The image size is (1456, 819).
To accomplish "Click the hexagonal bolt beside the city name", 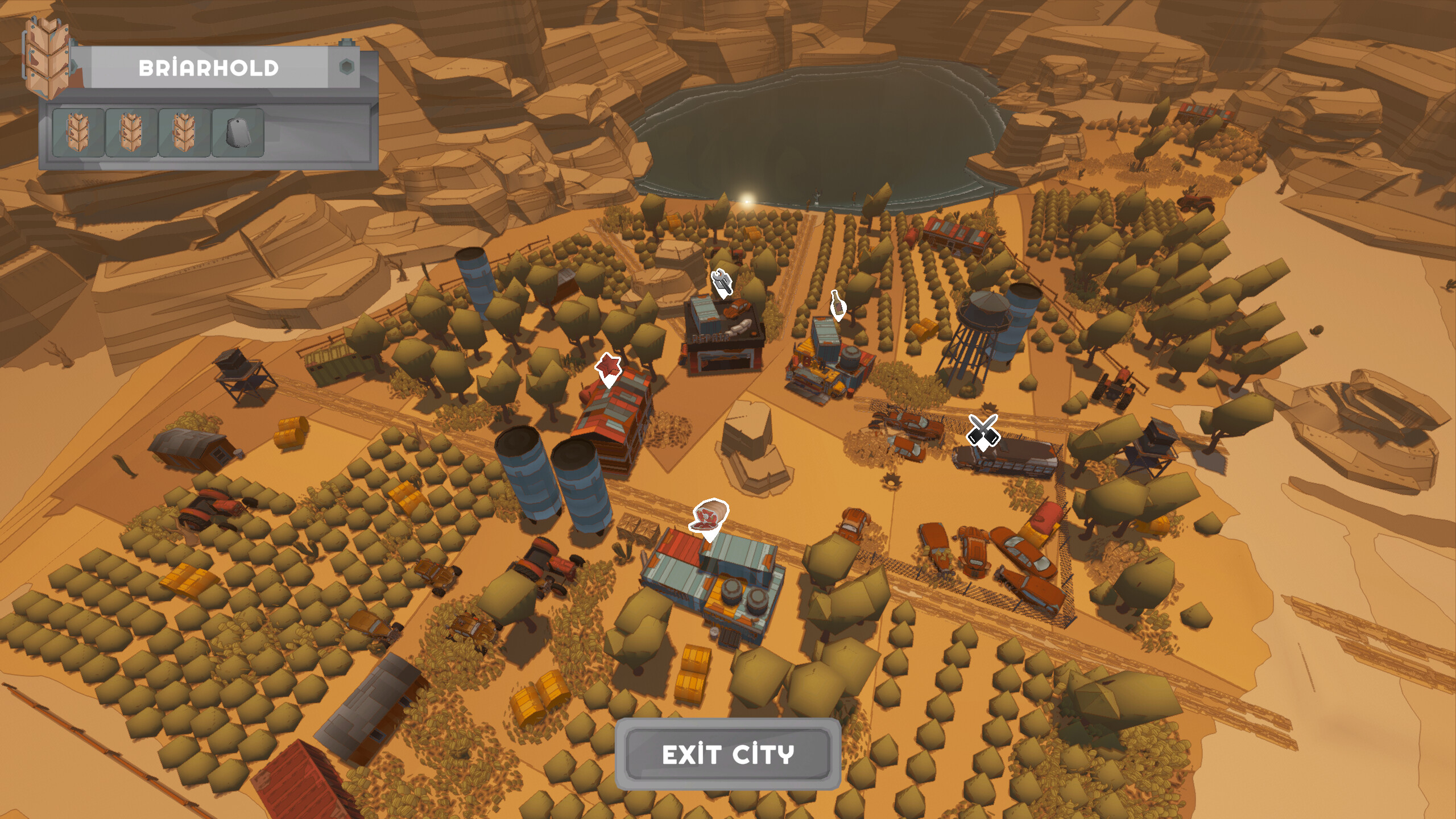I will coord(346,67).
